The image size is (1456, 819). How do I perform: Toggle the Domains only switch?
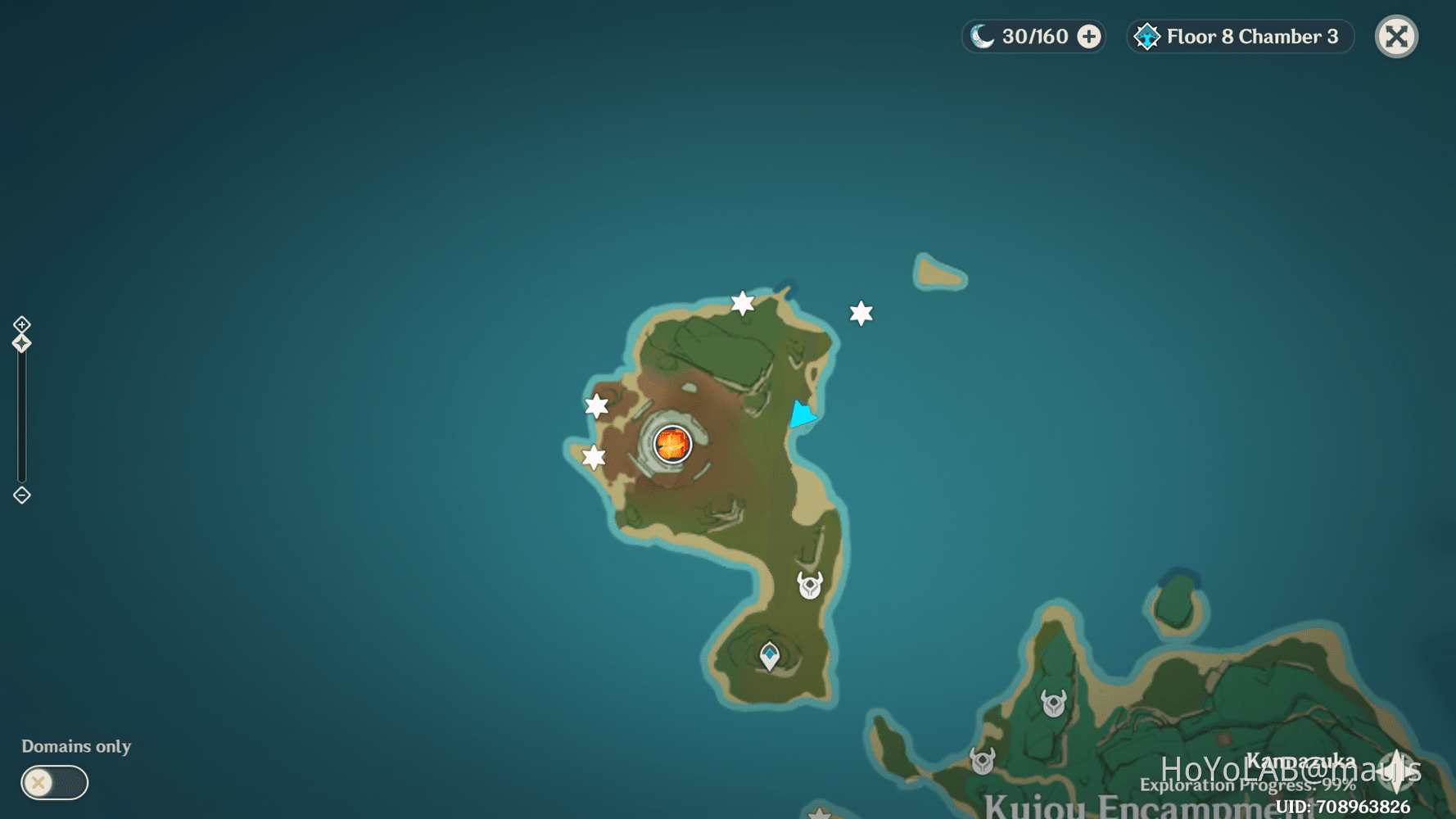coord(53,783)
